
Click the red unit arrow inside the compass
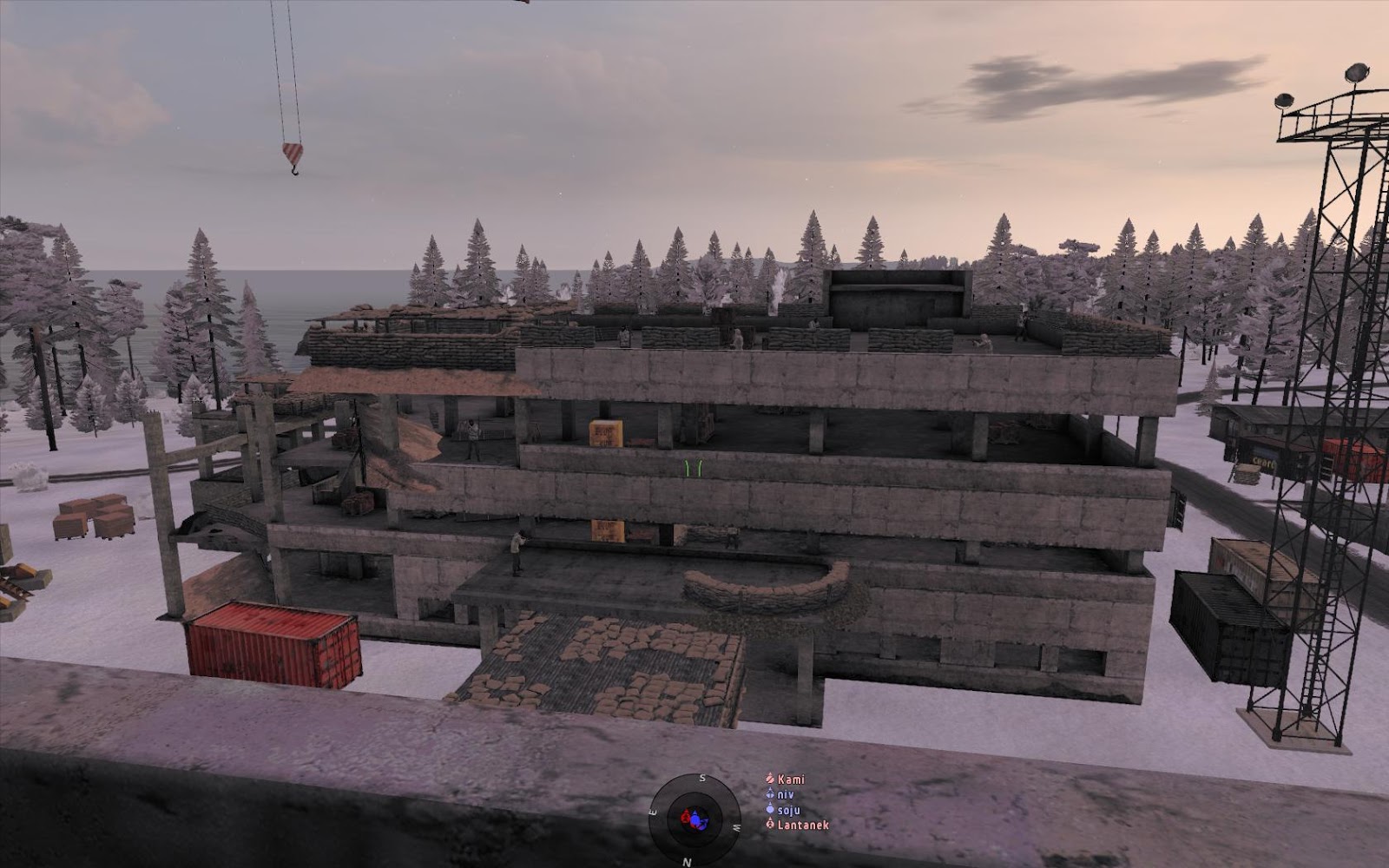686,814
